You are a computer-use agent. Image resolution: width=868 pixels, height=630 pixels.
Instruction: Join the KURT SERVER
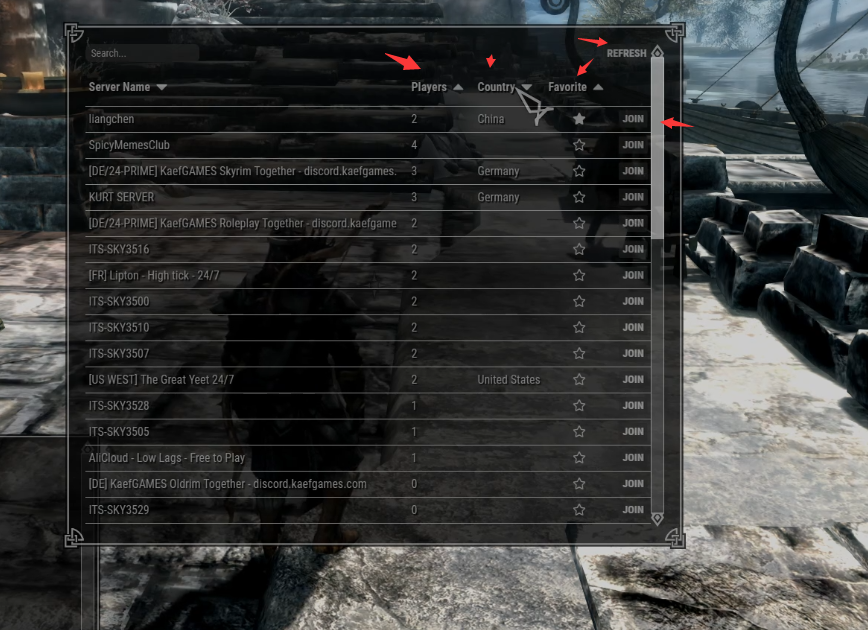click(633, 197)
